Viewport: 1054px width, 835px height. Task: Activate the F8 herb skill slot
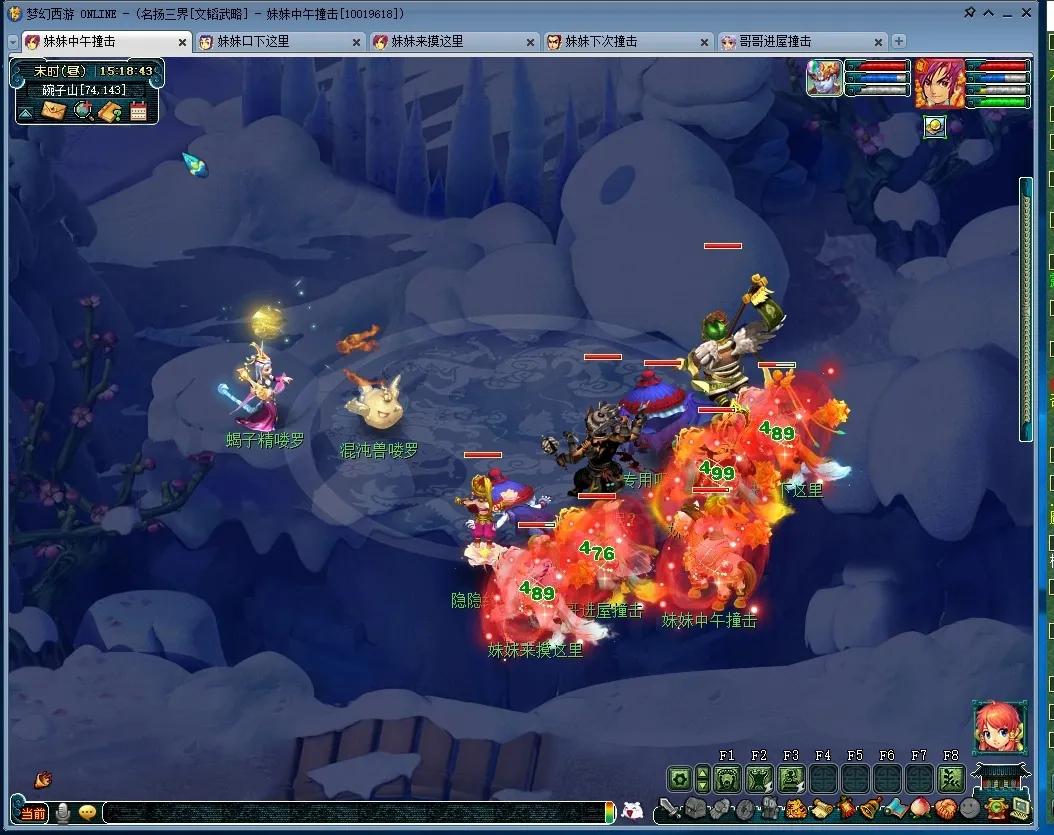click(951, 779)
